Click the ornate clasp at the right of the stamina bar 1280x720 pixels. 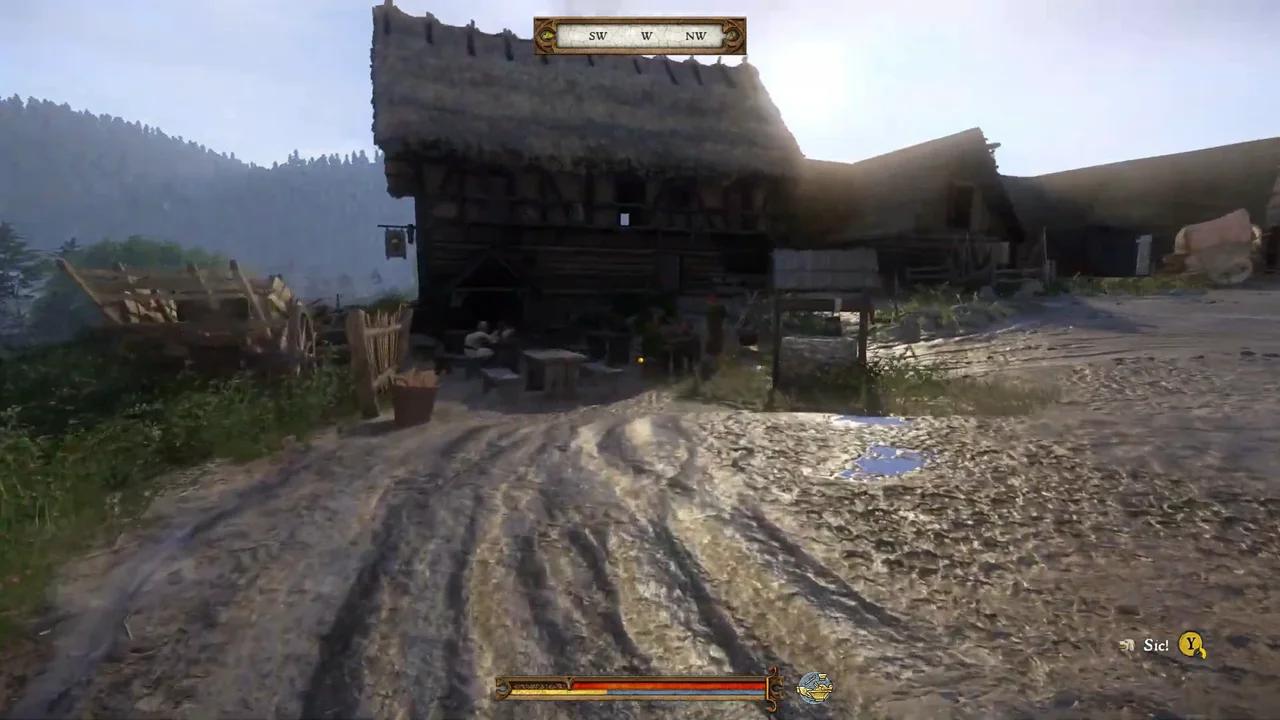[x=776, y=689]
